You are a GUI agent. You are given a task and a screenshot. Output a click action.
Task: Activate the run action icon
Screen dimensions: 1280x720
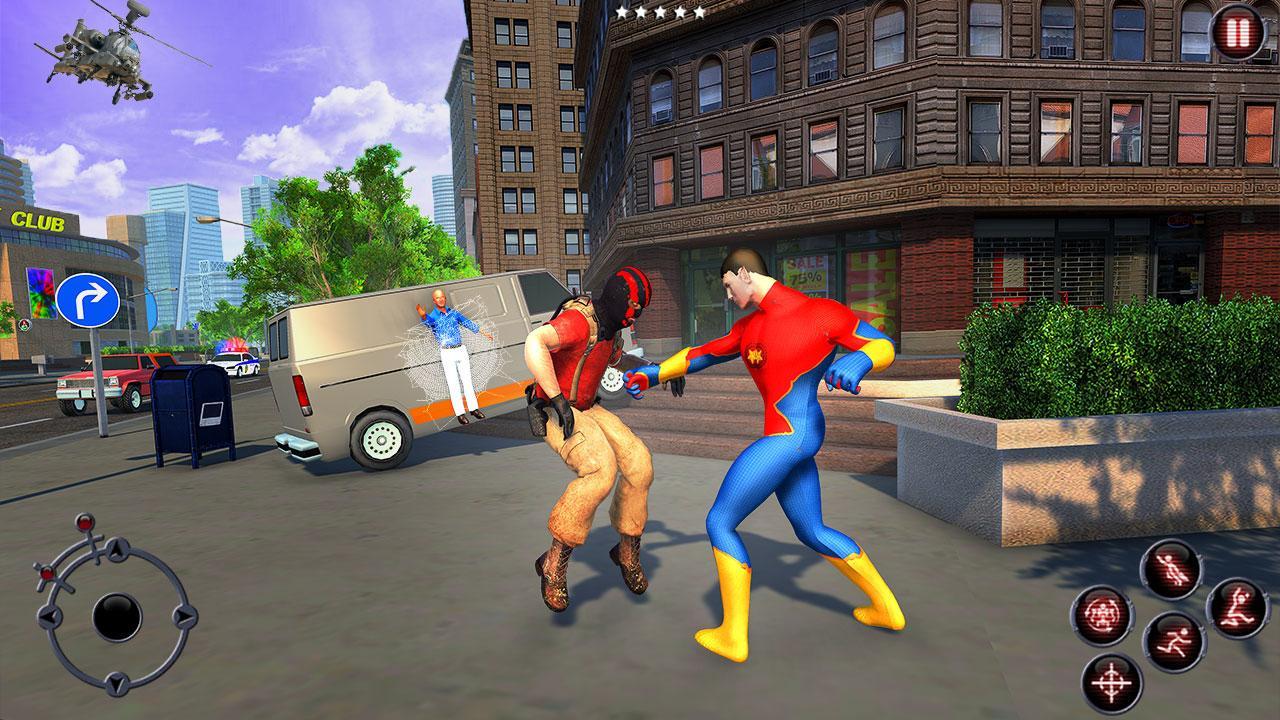tap(1174, 640)
